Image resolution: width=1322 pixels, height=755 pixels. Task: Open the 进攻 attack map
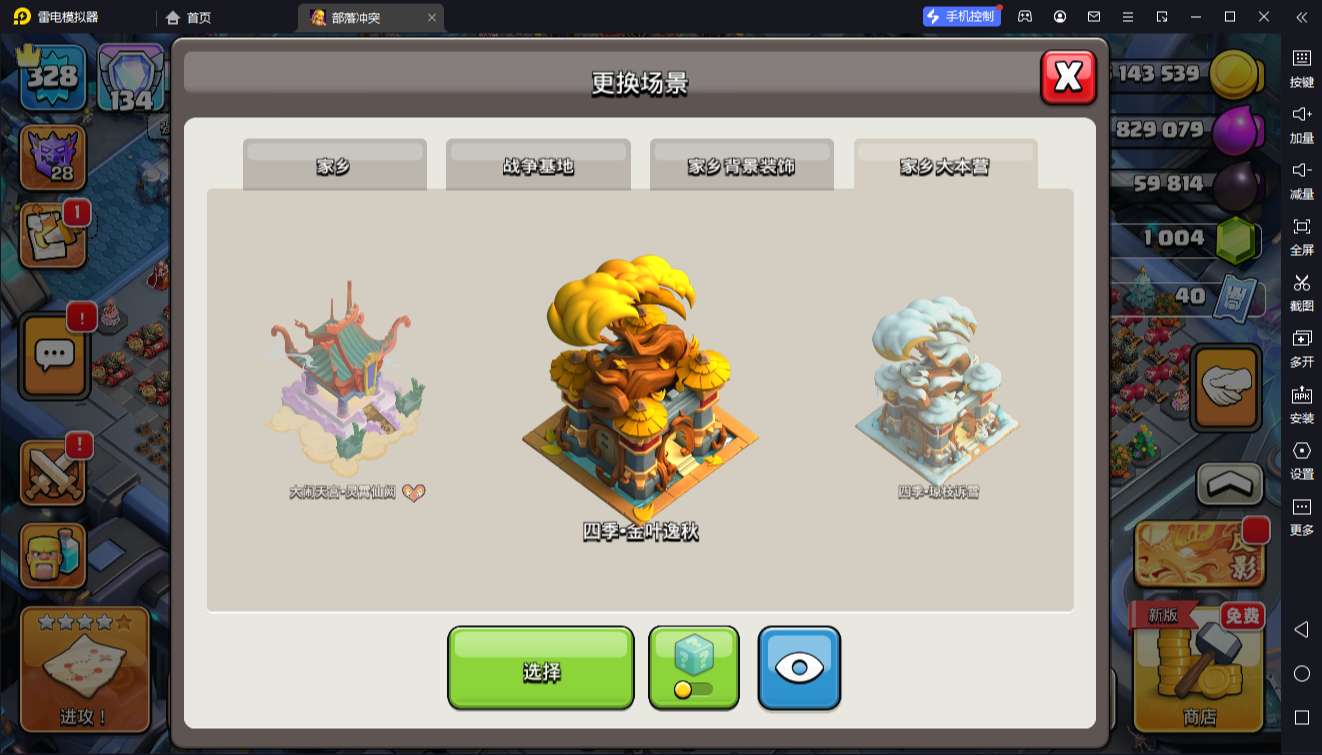[84, 668]
